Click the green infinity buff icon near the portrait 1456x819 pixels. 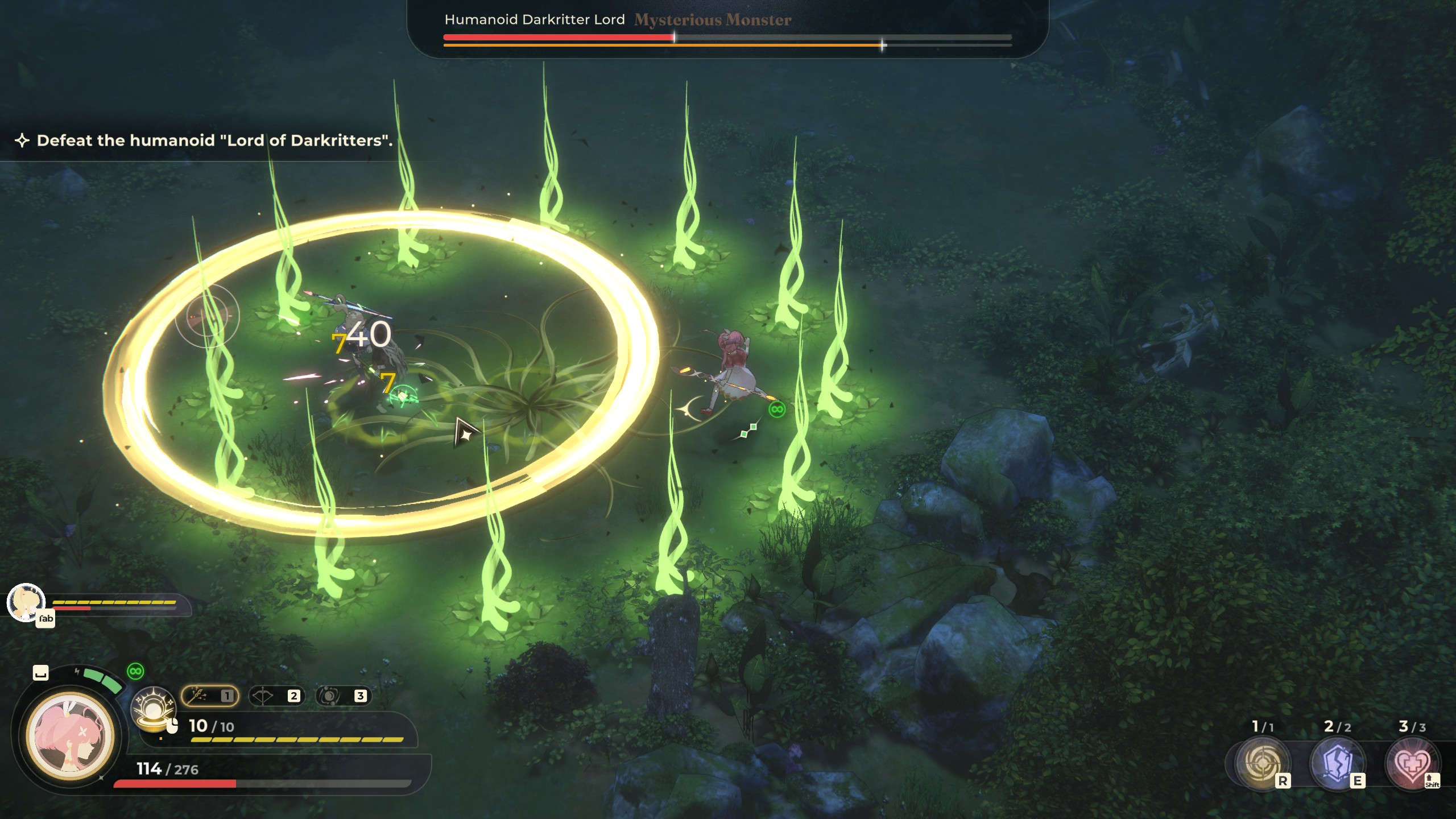click(x=136, y=672)
